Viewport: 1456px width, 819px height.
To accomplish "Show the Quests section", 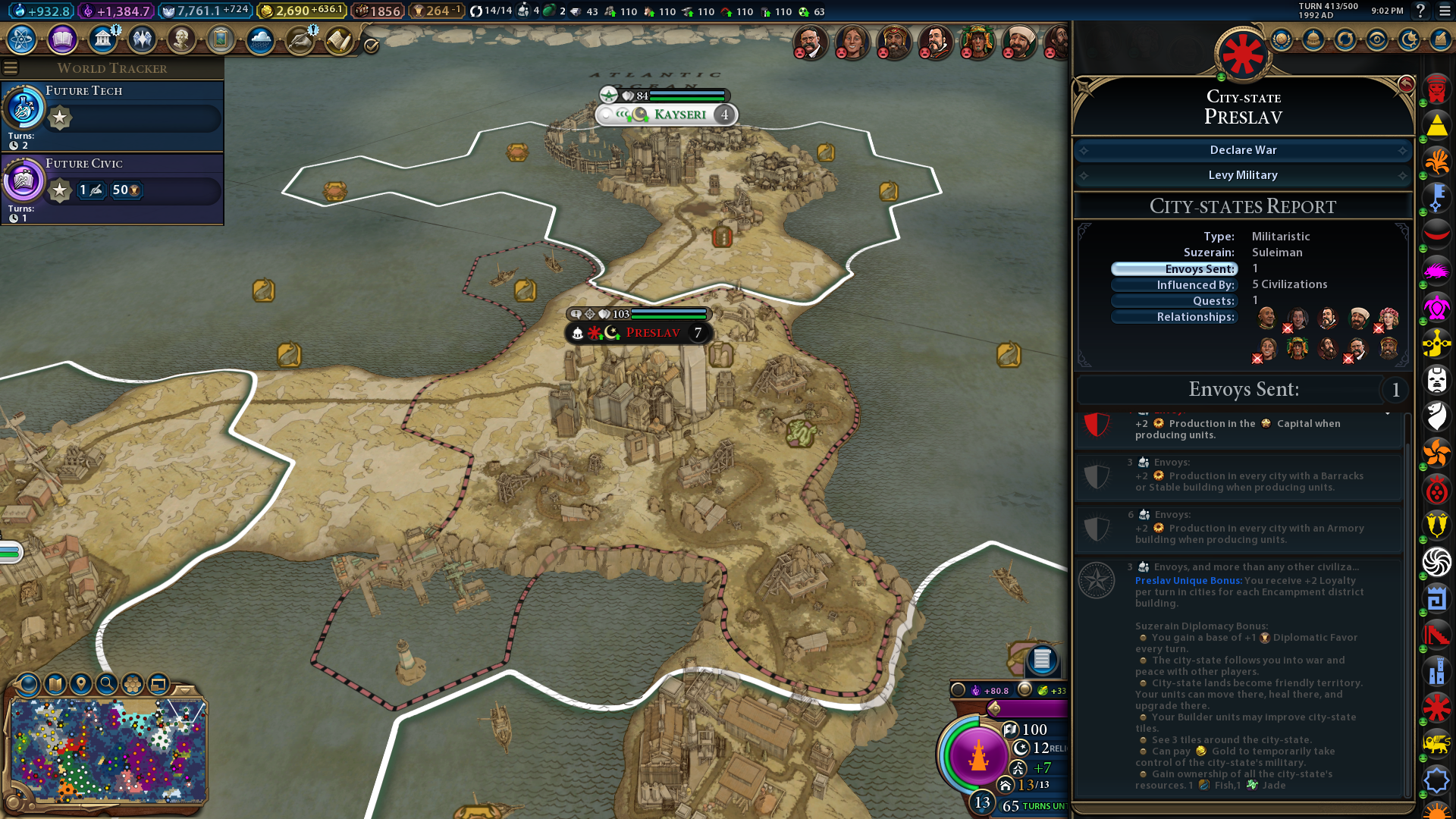I will point(1174,301).
